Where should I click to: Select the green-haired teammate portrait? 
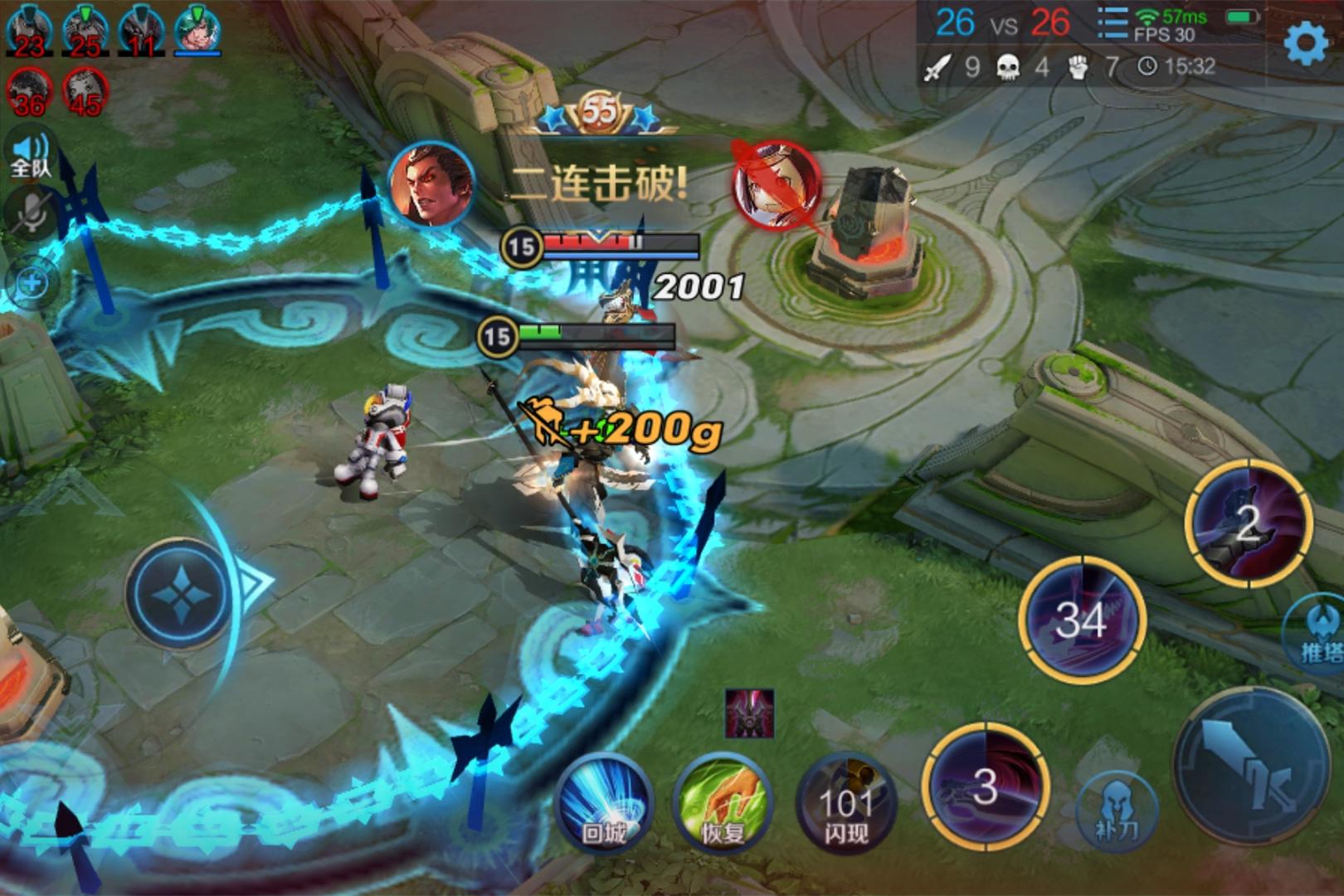pyautogui.click(x=197, y=30)
